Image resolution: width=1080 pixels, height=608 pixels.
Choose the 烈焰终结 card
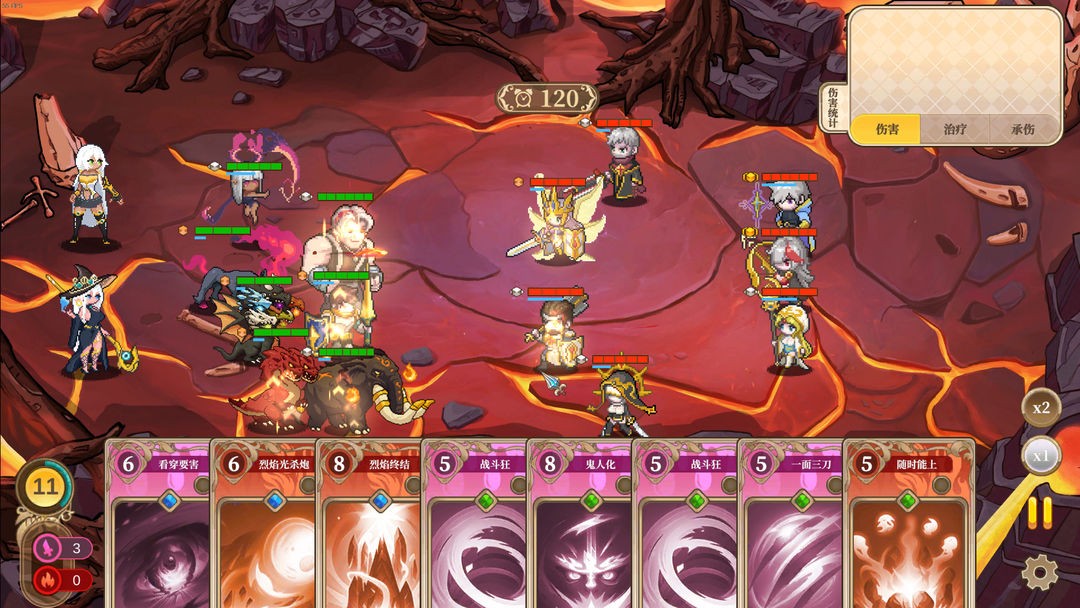point(368,525)
